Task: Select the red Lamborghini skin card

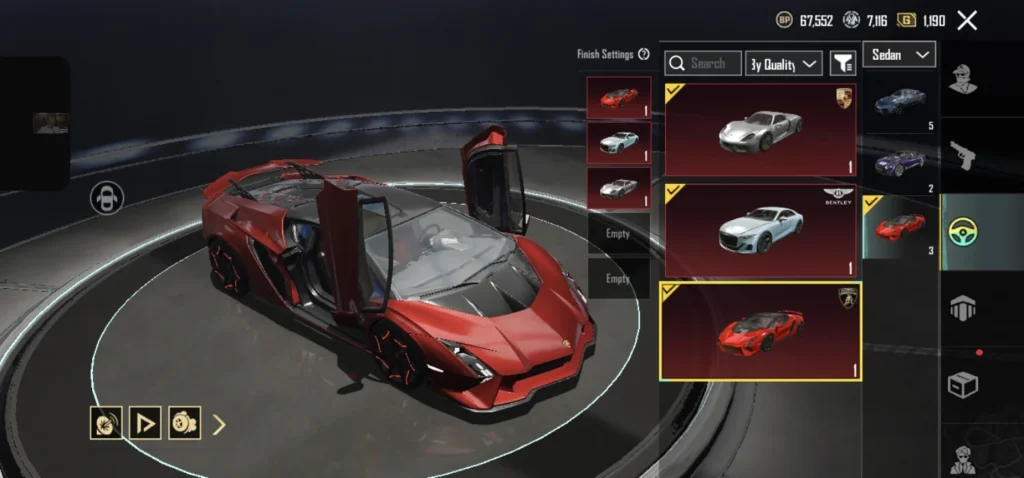Action: (x=760, y=330)
